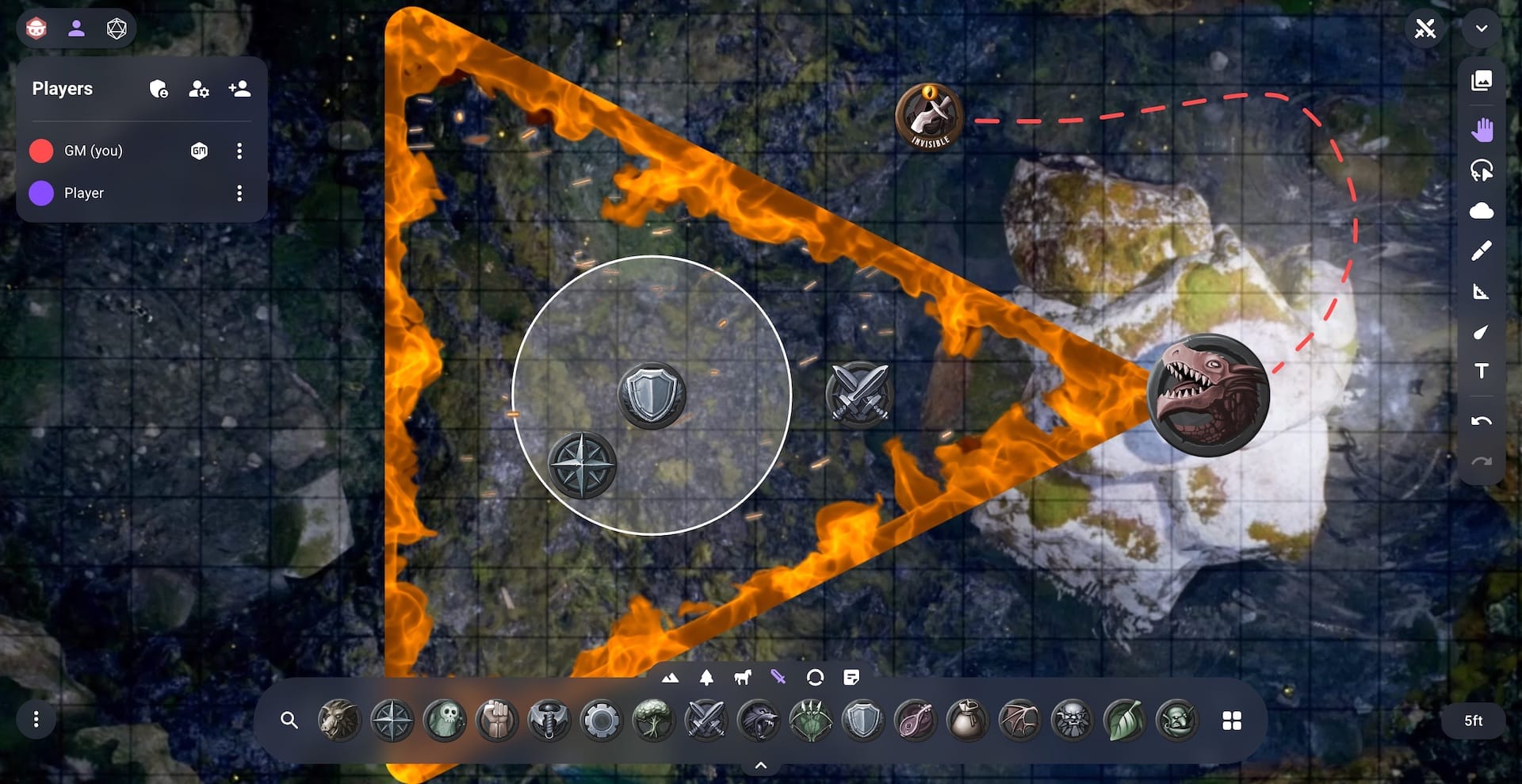
Task: Pick the skull ghost token
Action: pos(444,721)
